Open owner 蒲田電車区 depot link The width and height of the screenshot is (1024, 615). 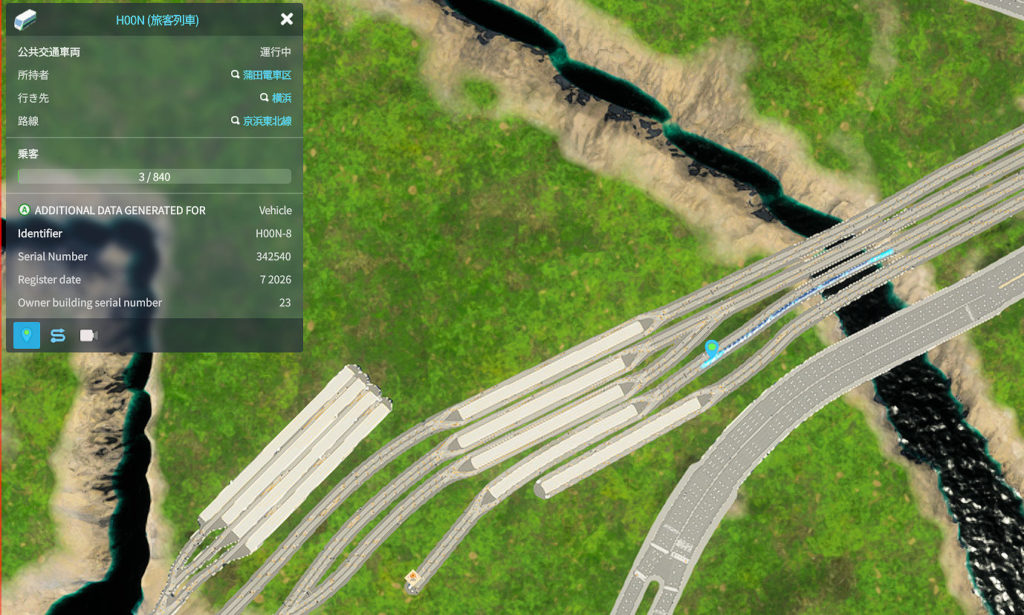click(266, 75)
